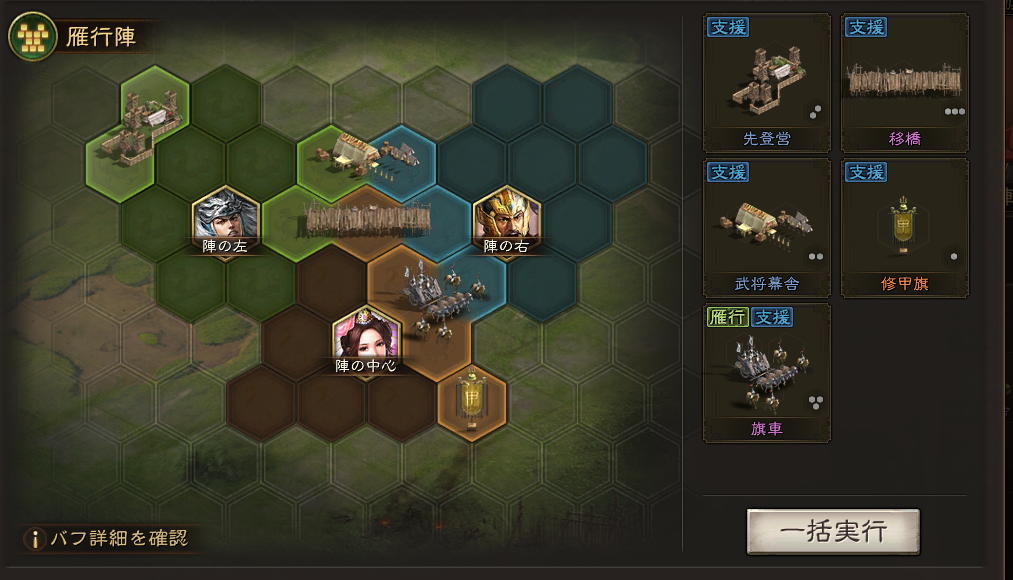Select the 修甲旗 banner card
This screenshot has height=580, width=1013.
tap(904, 227)
